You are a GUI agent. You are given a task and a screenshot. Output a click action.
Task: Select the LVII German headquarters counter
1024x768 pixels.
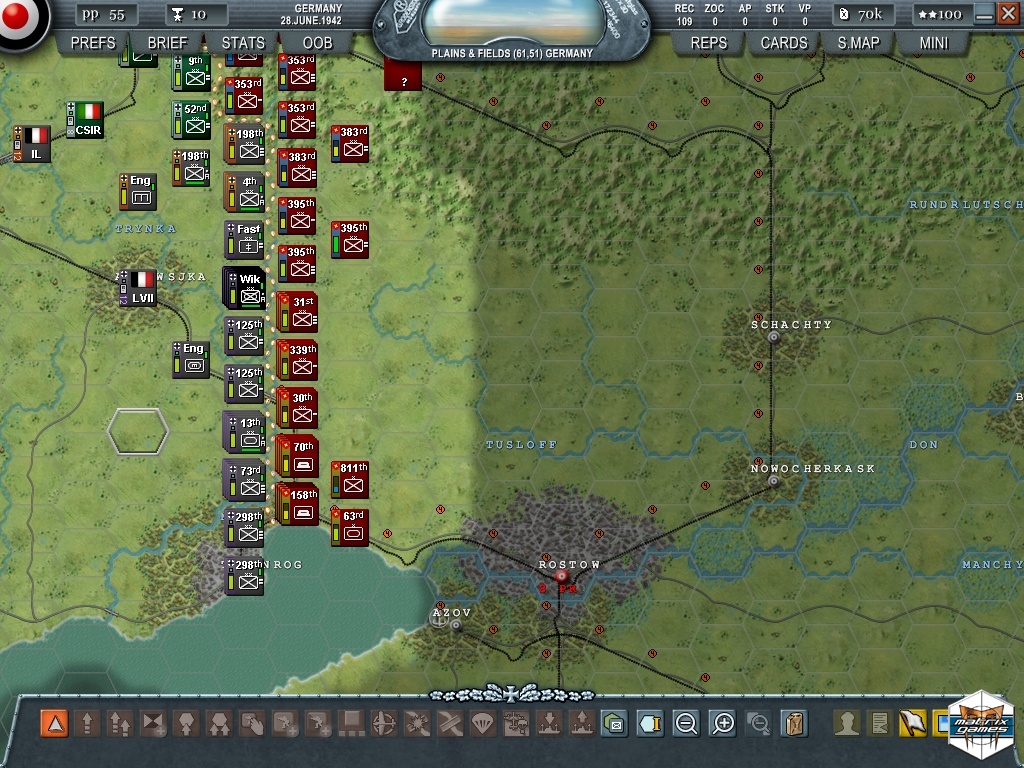[139, 288]
